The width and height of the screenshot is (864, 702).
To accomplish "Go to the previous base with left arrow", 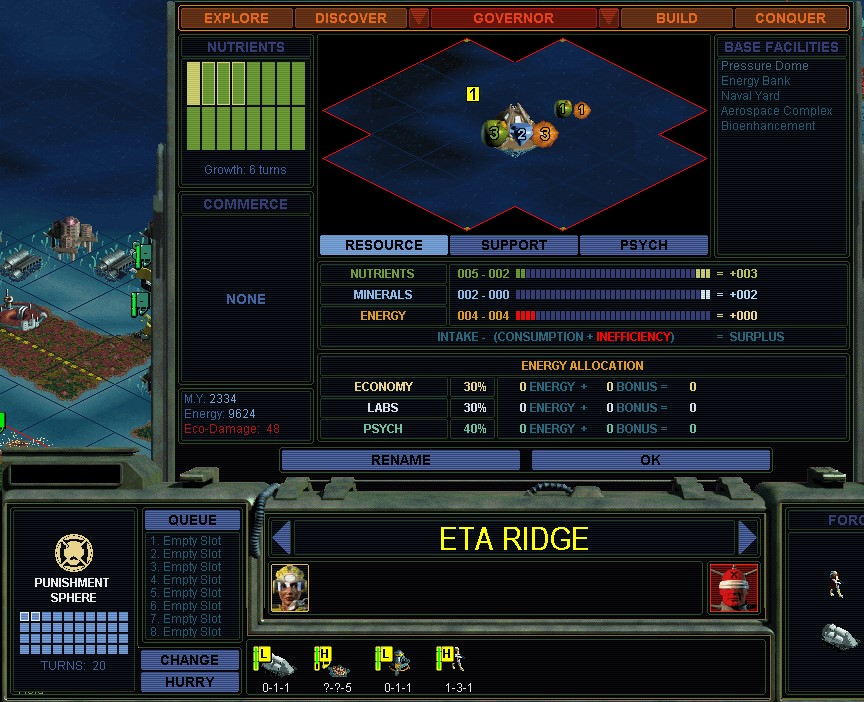I will point(281,538).
